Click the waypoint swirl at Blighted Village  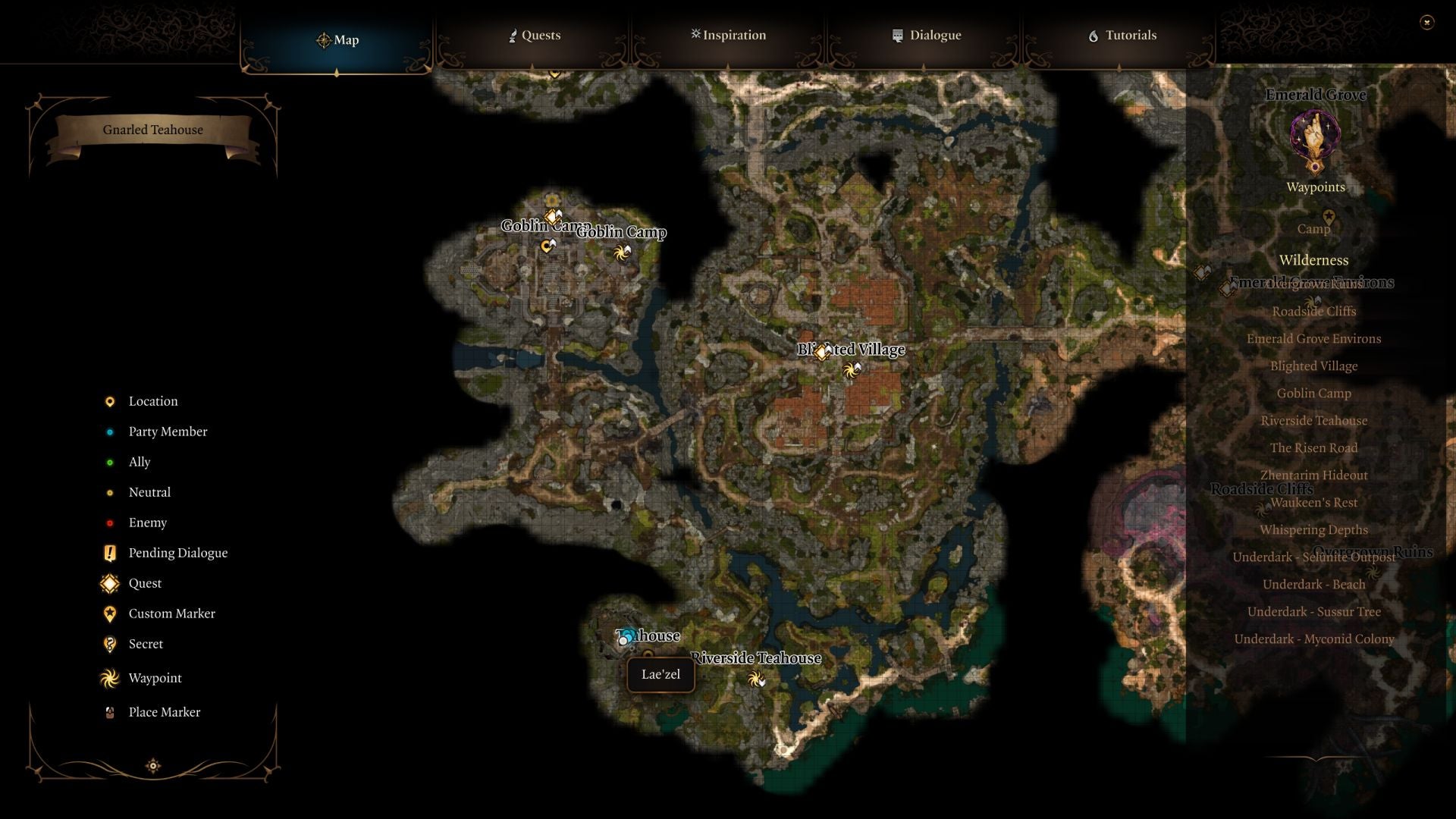click(x=851, y=369)
